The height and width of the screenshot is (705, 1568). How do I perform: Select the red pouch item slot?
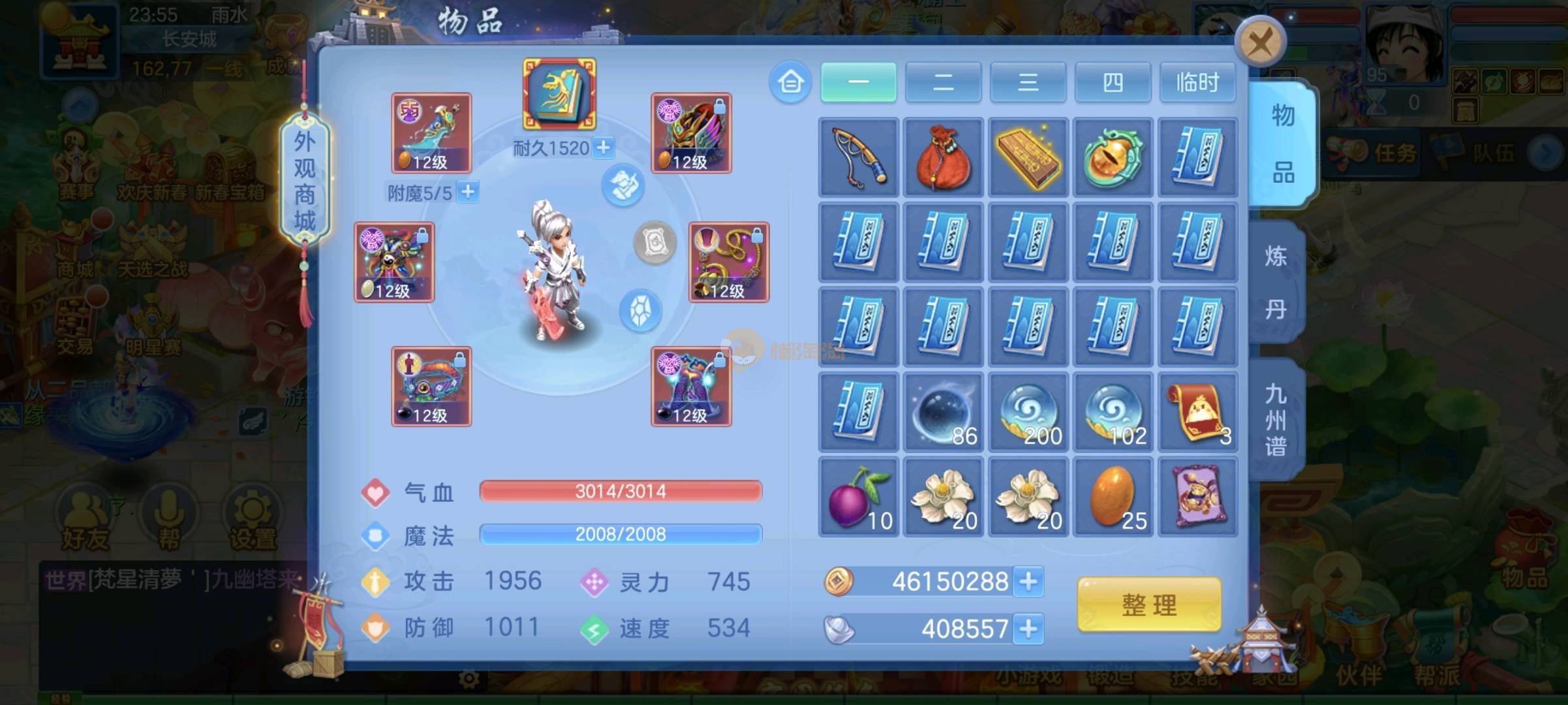pyautogui.click(x=944, y=157)
